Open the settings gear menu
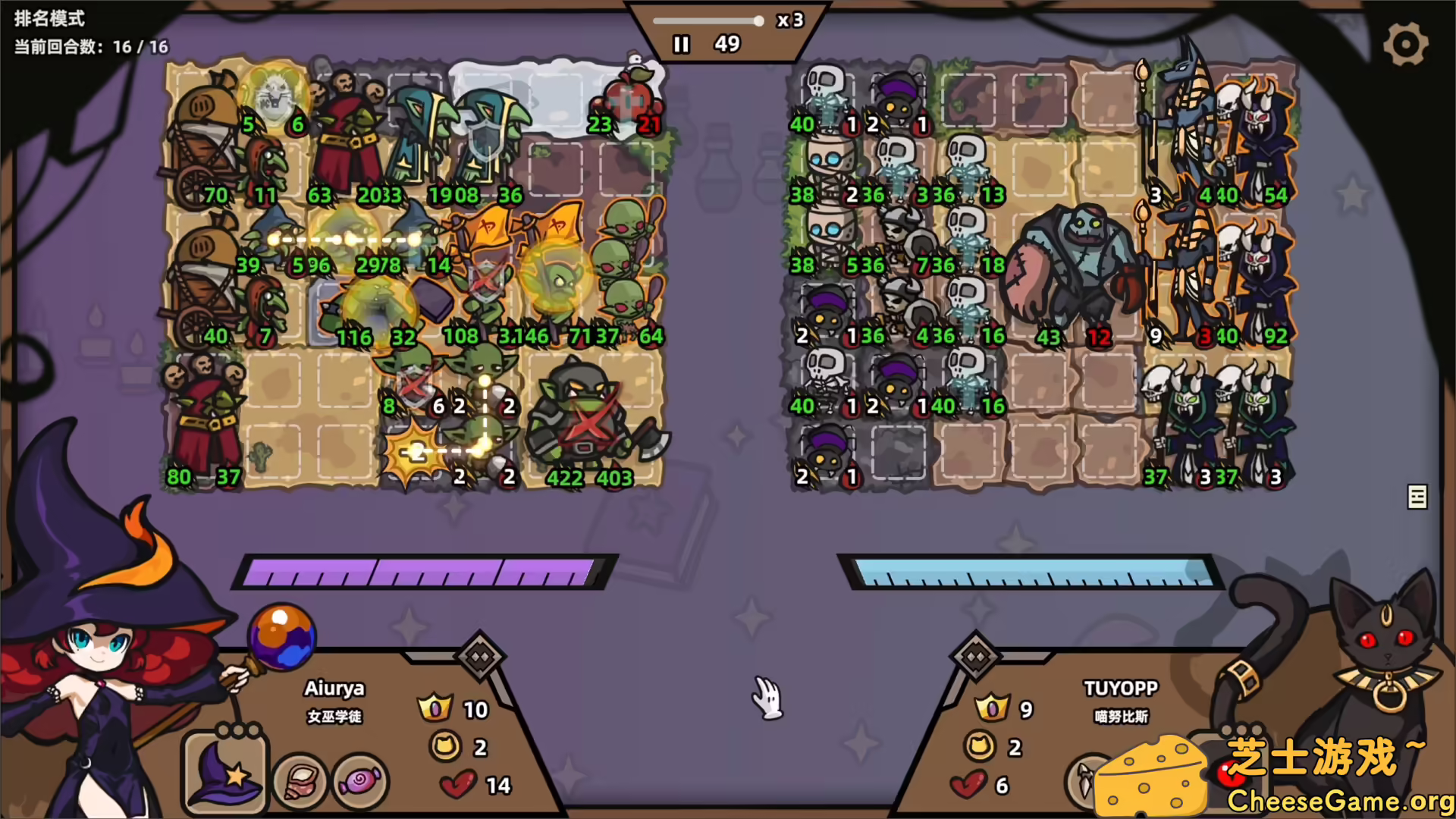Image resolution: width=1456 pixels, height=819 pixels. coord(1407,44)
